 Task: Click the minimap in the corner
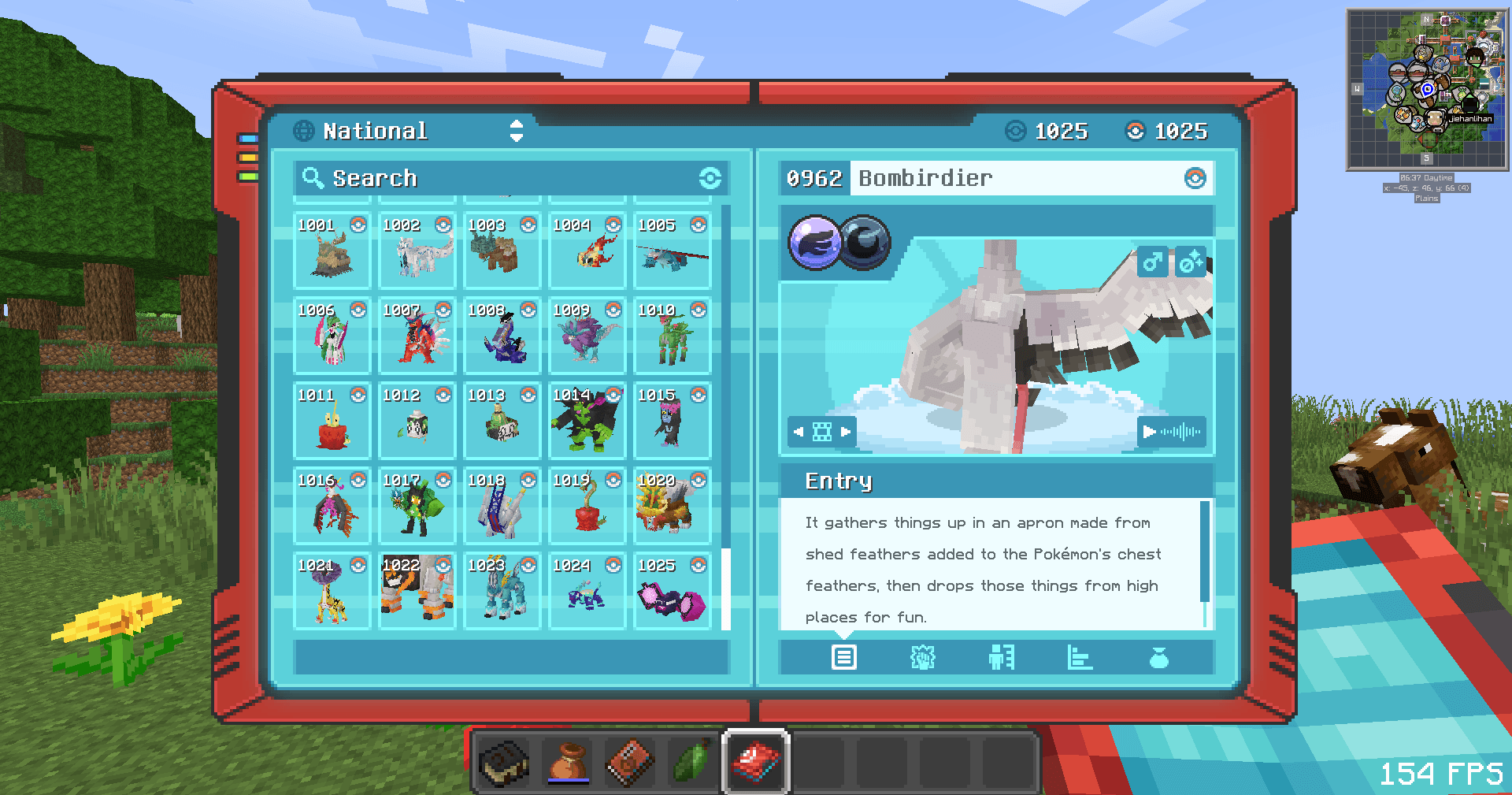tap(1426, 89)
